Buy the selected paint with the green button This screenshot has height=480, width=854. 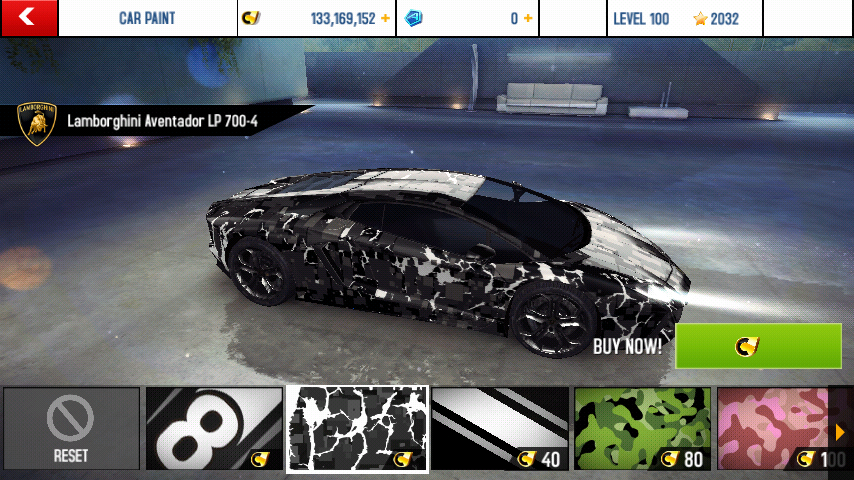[x=758, y=346]
